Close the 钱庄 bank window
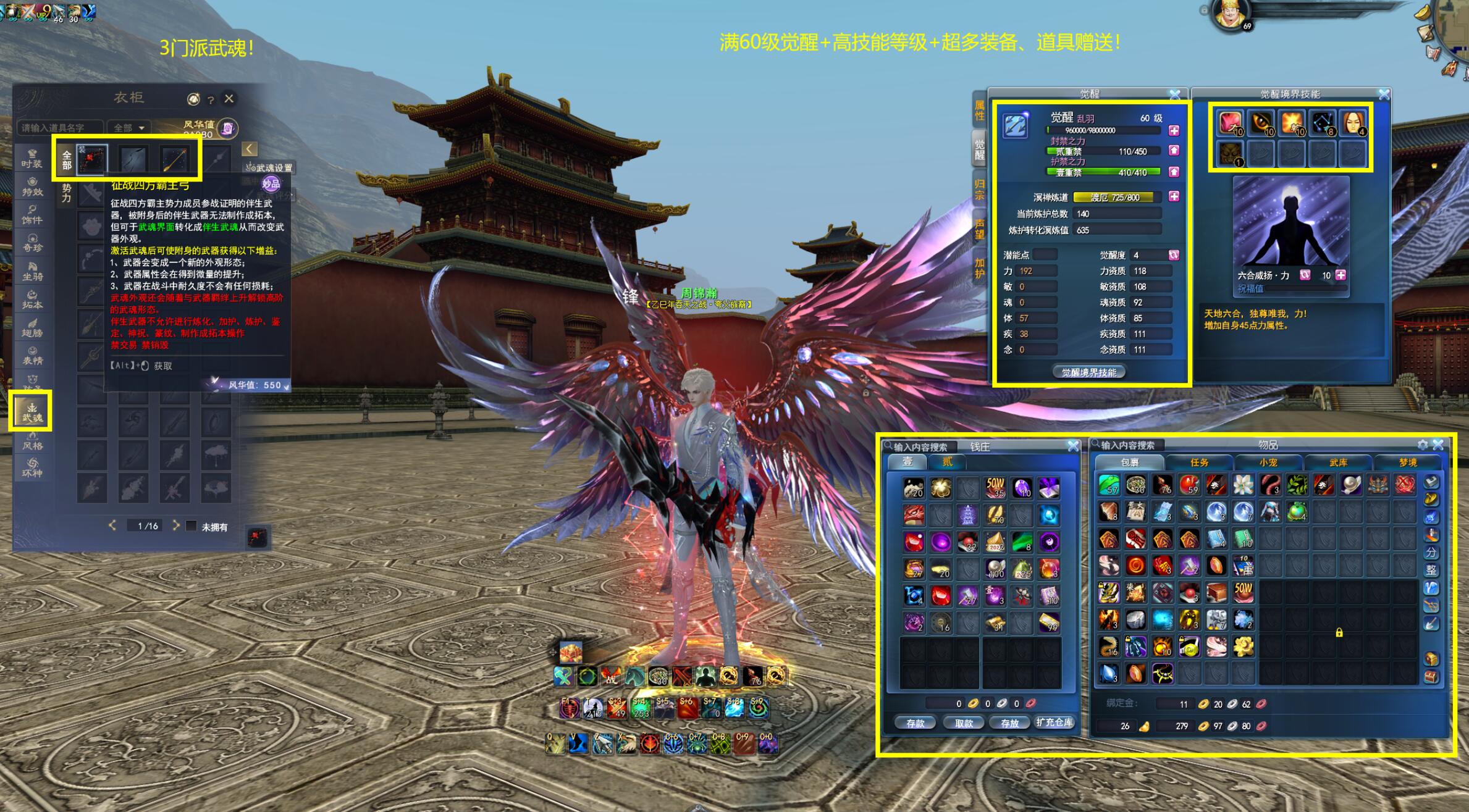Screen dimensions: 1469x812 (1073, 446)
